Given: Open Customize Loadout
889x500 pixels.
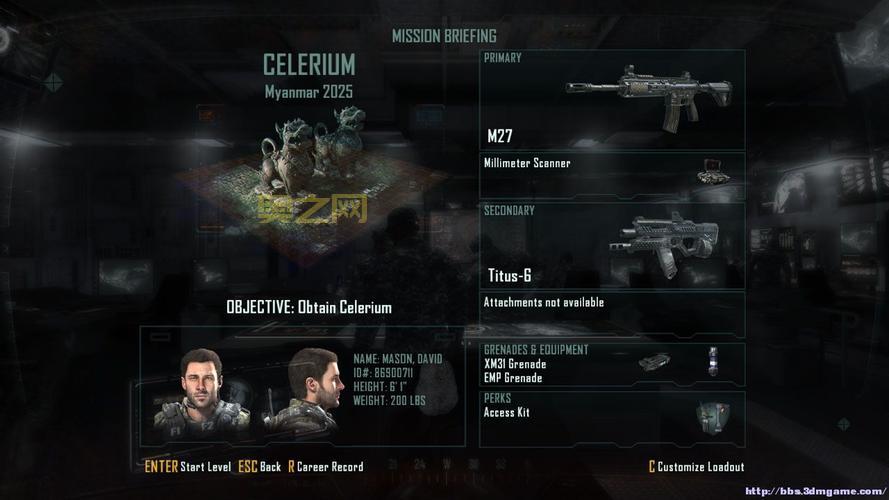Looking at the screenshot, I should [696, 467].
